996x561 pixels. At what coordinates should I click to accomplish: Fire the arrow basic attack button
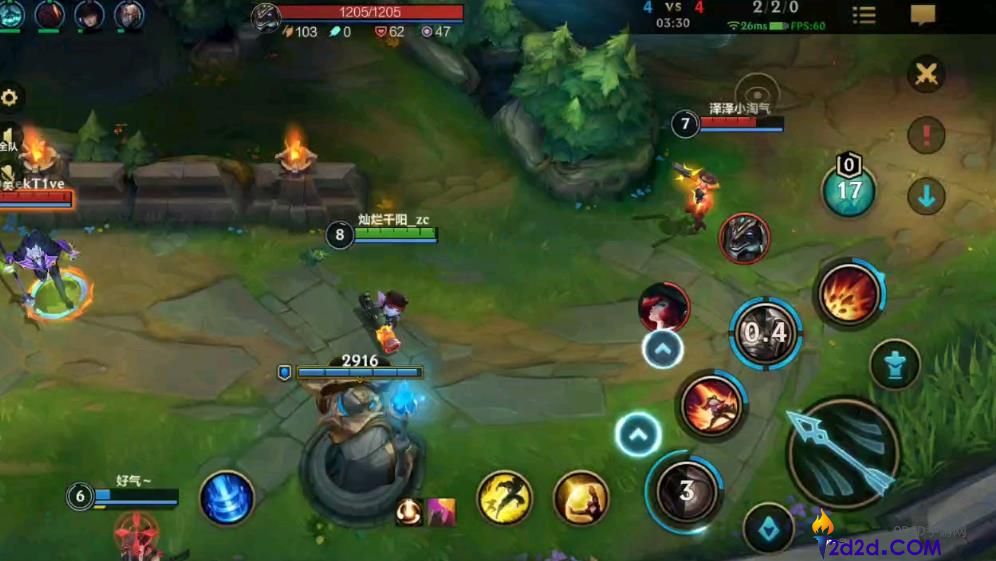click(843, 453)
